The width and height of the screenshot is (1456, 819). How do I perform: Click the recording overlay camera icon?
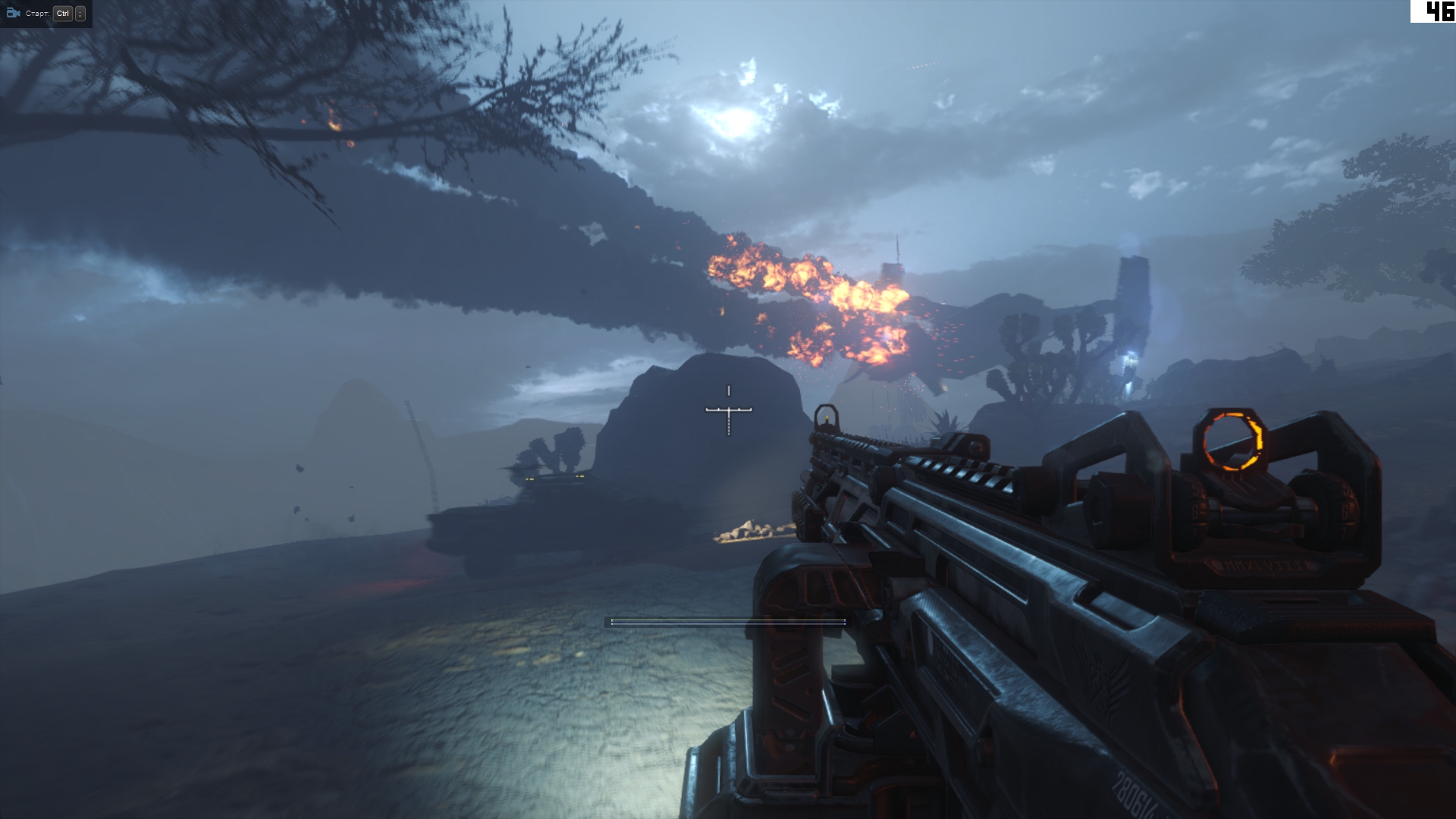(13, 13)
